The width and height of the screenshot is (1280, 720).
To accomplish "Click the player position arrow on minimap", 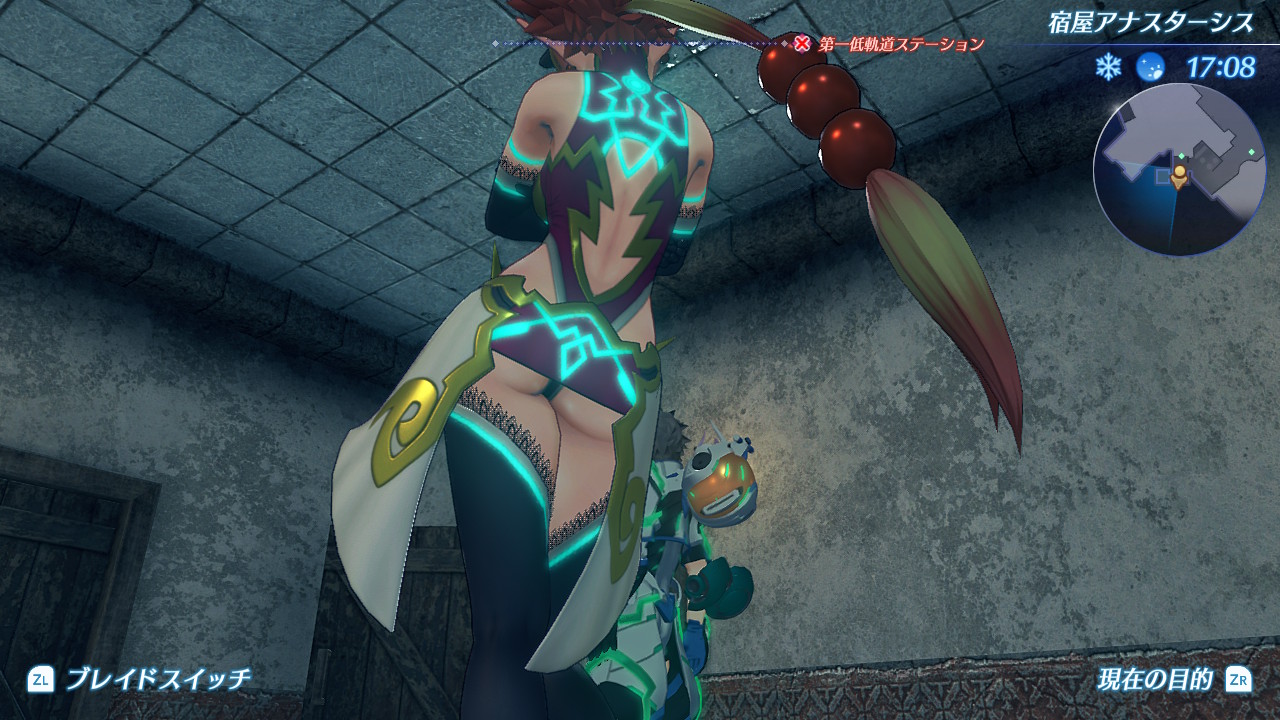I will tap(1180, 178).
